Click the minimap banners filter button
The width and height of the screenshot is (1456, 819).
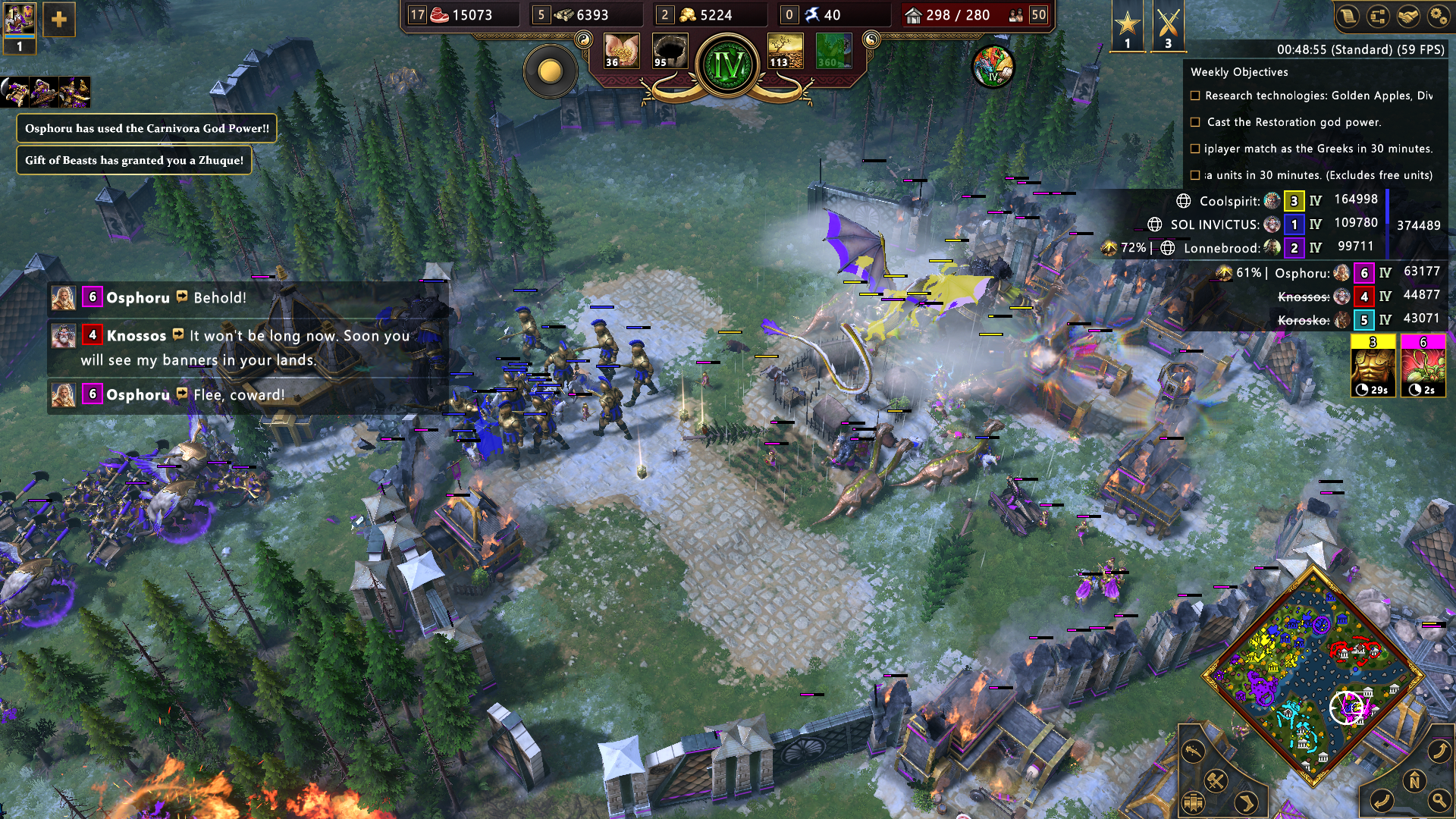point(1193,802)
